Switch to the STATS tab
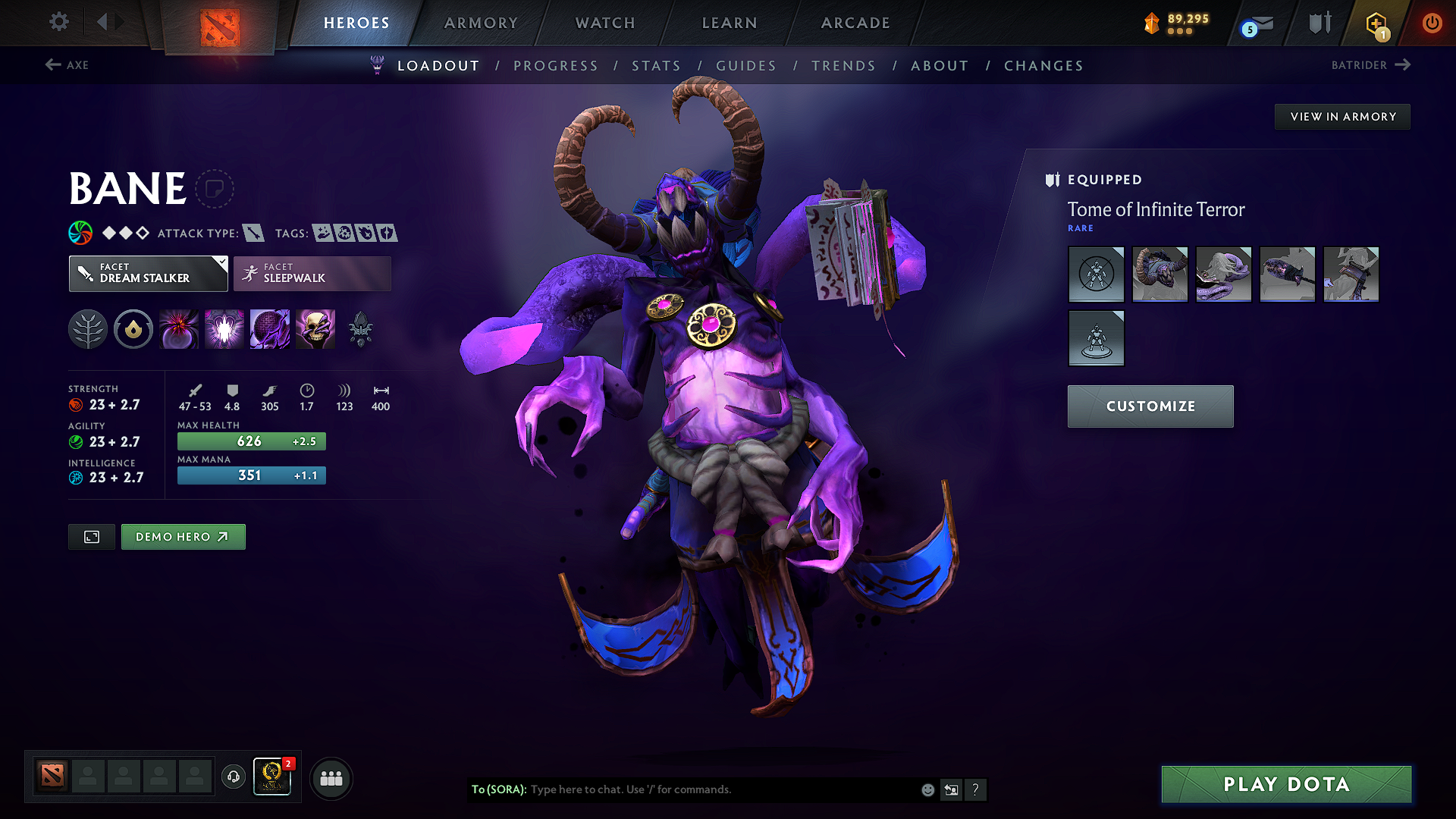This screenshot has height=819, width=1456. point(657,65)
